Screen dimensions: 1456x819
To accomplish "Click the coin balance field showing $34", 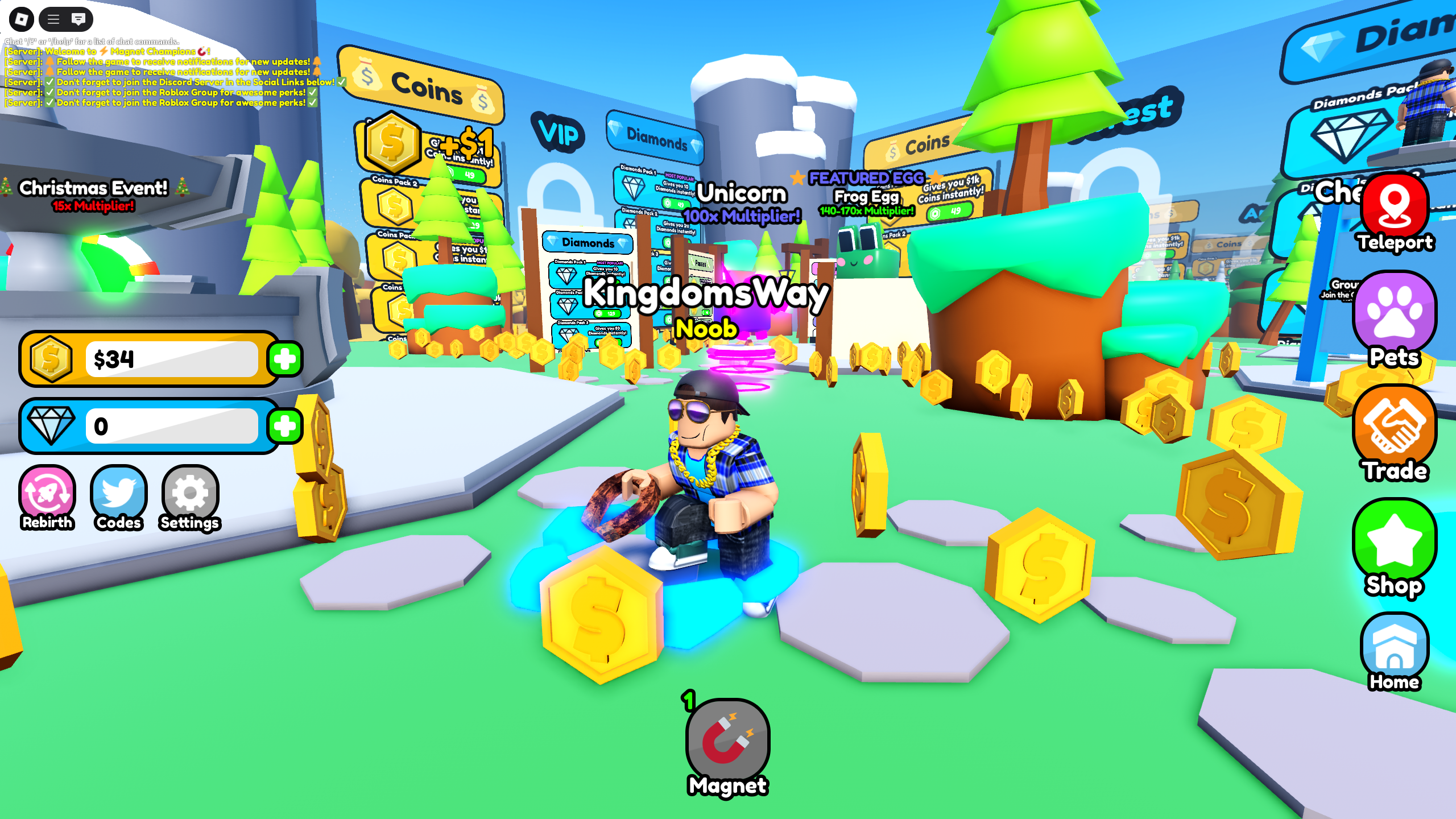I will tap(171, 358).
